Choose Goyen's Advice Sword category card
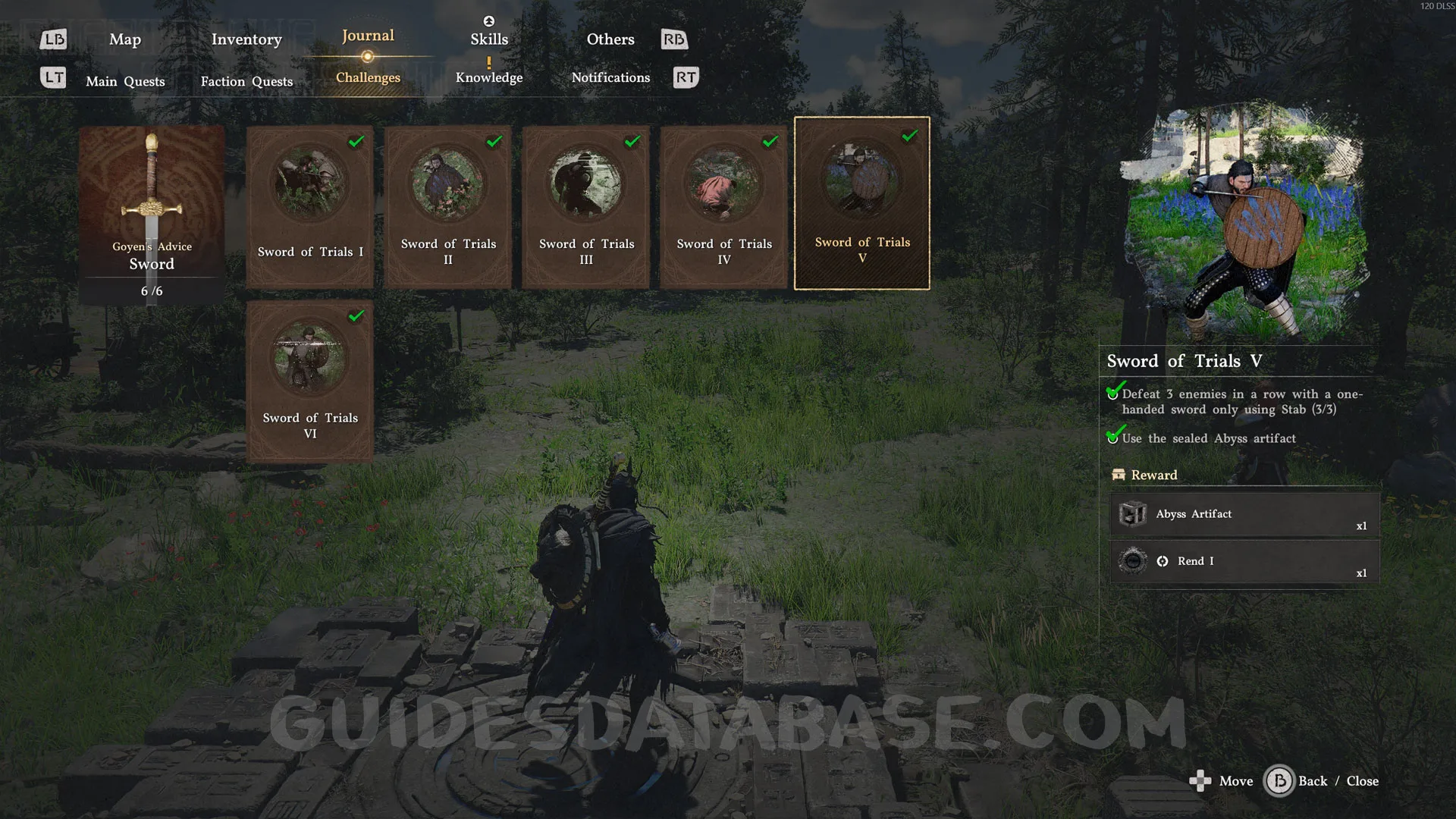 152,214
